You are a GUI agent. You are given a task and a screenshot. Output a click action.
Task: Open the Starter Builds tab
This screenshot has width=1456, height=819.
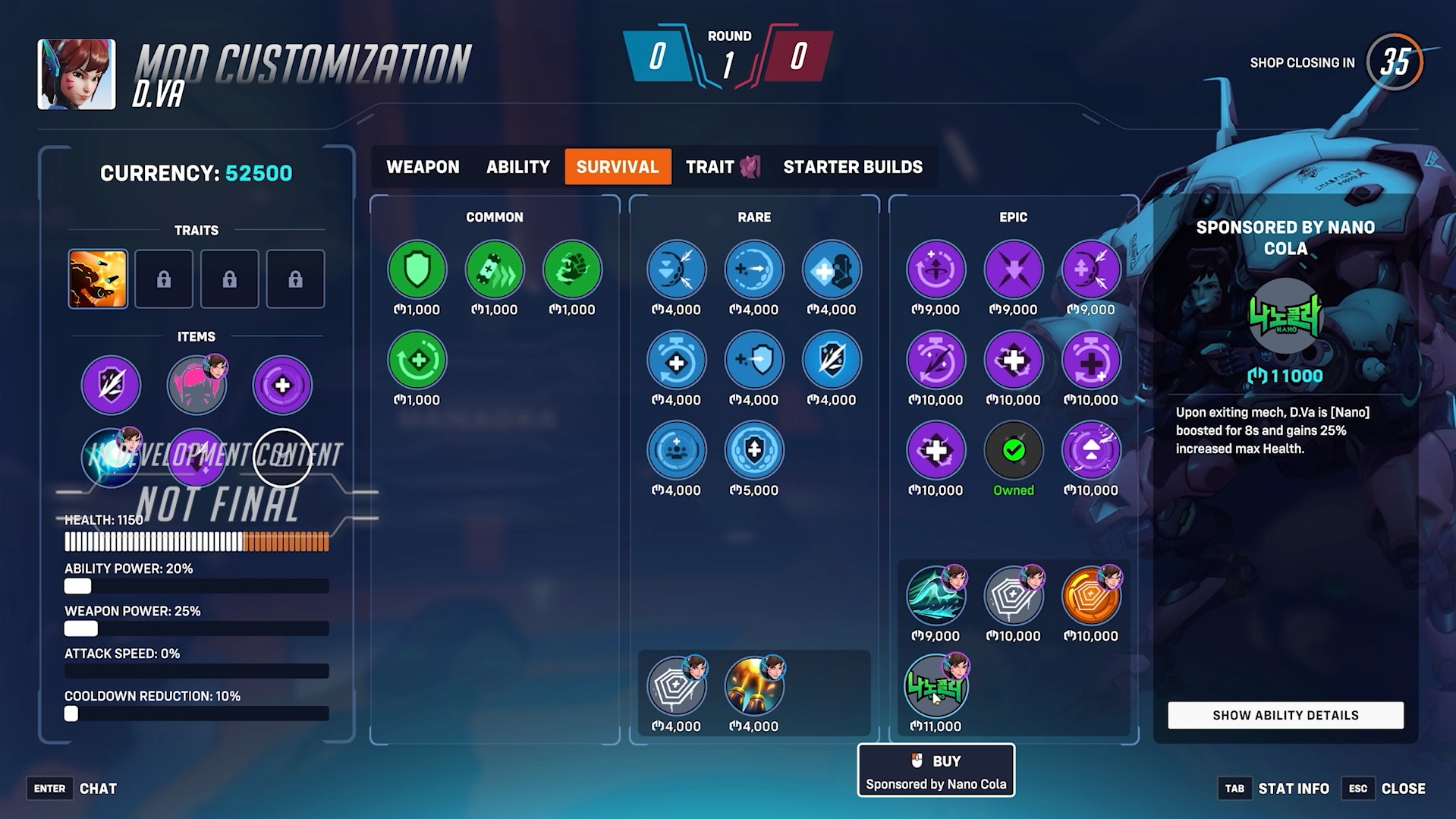click(852, 167)
